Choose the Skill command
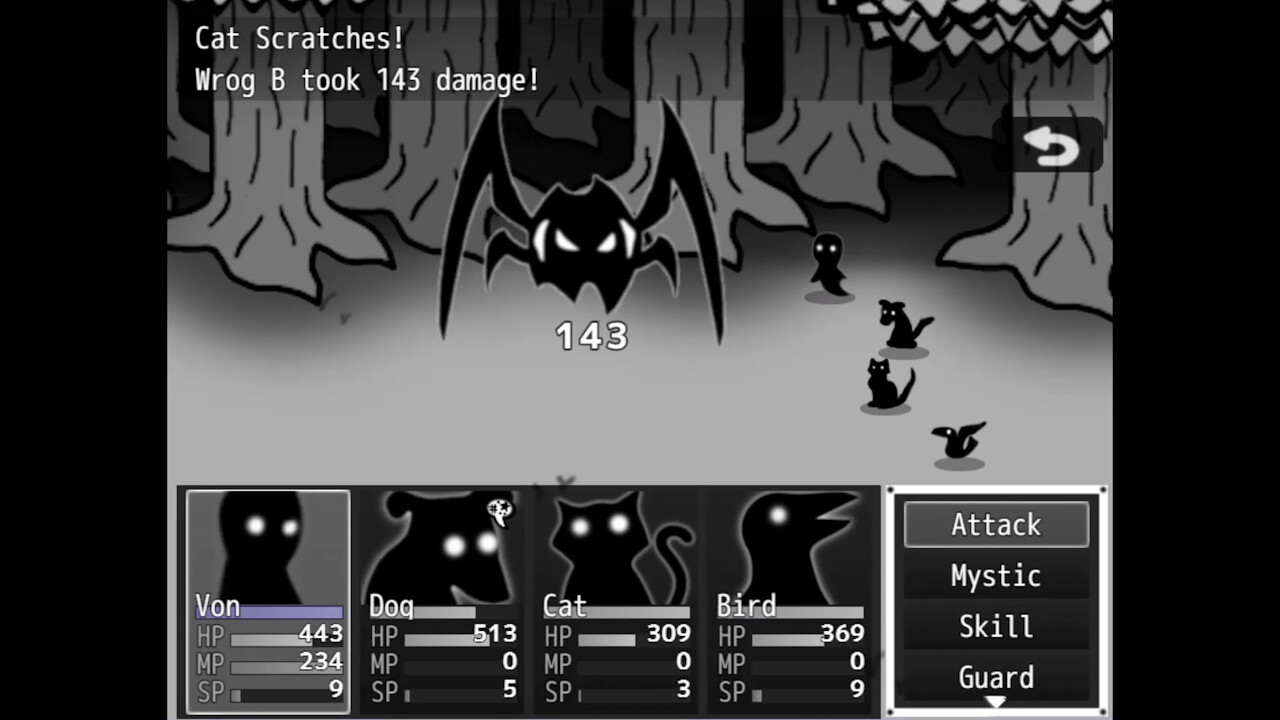Image resolution: width=1280 pixels, height=720 pixels. [x=996, y=626]
